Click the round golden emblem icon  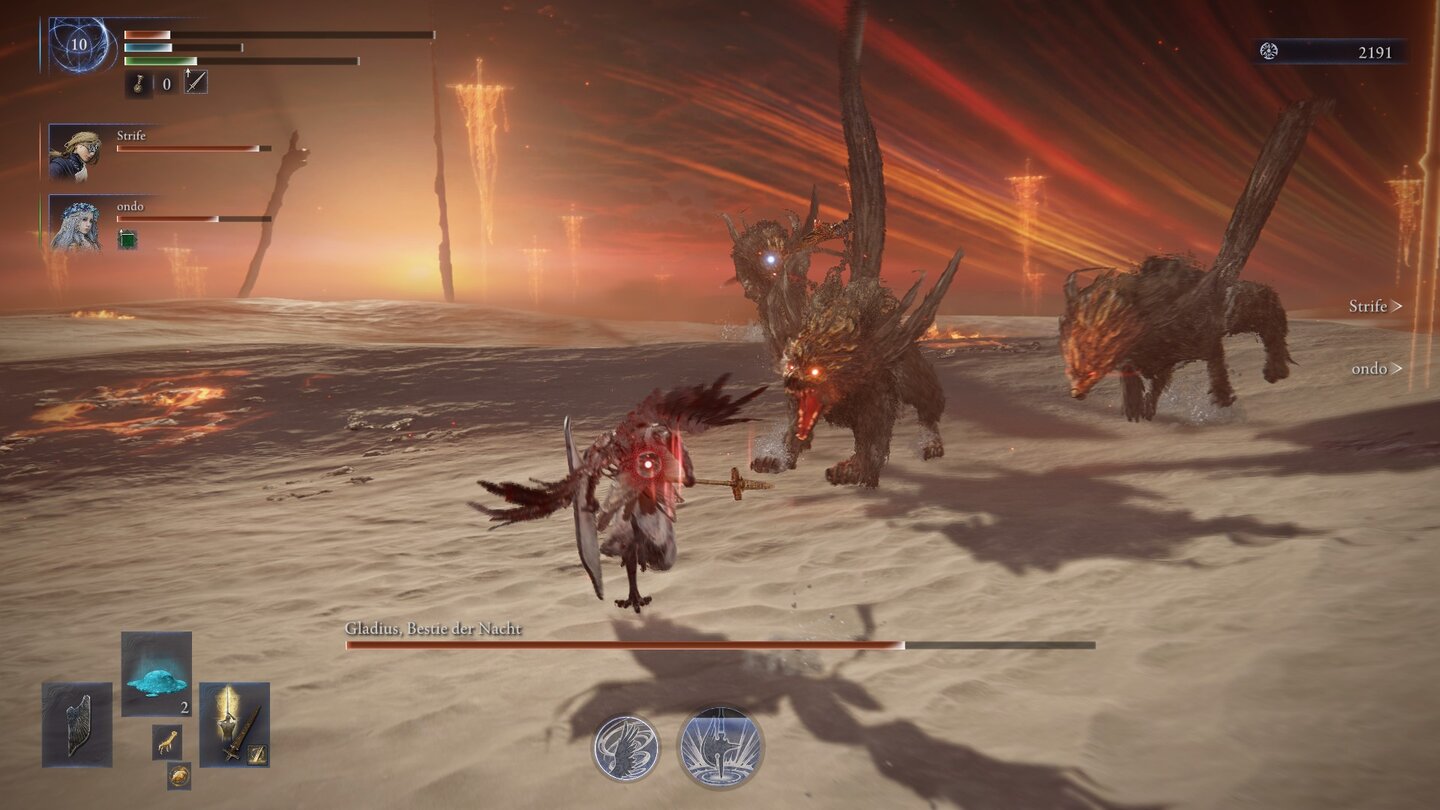[179, 775]
